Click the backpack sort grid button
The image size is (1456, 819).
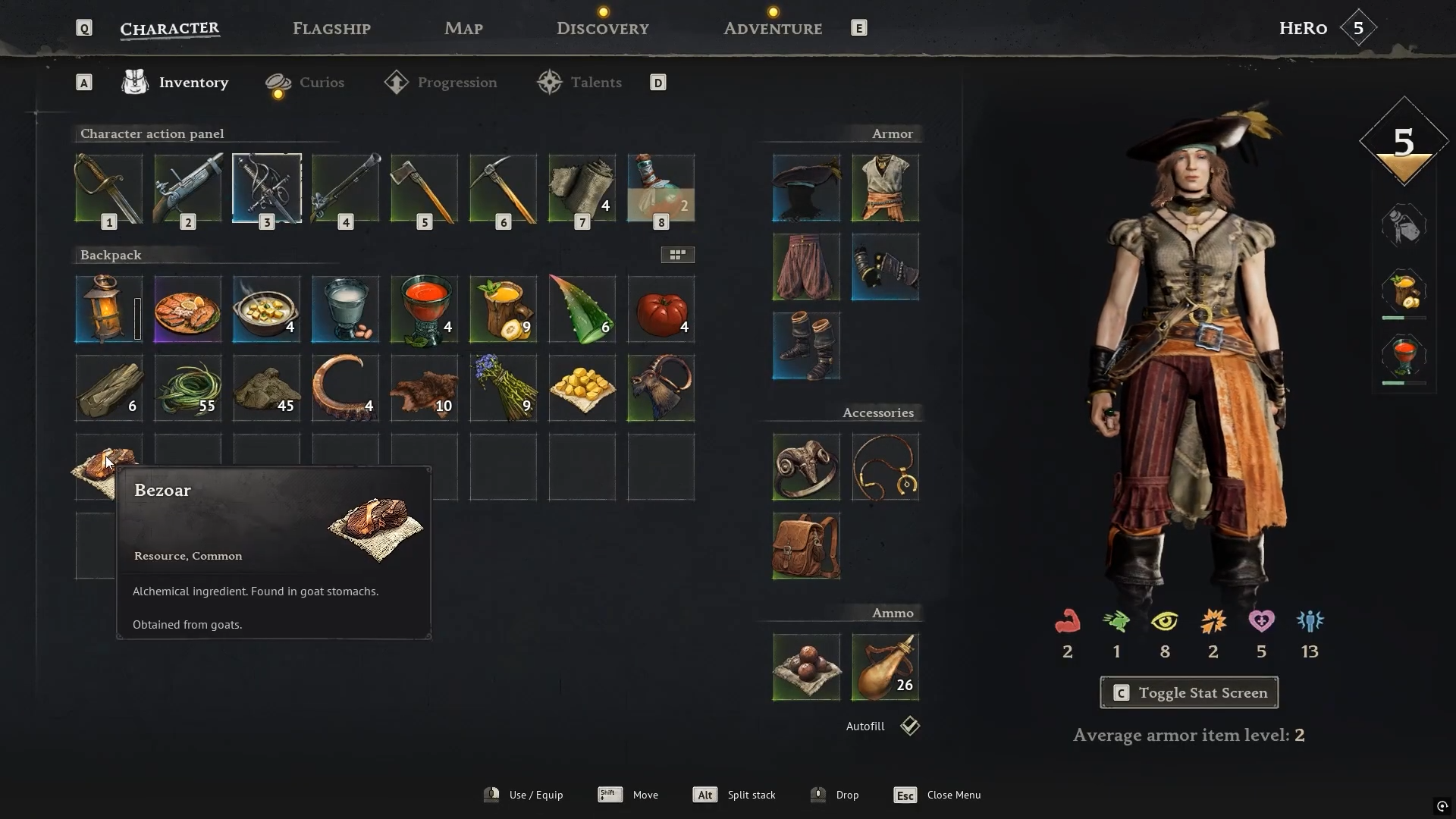tap(677, 255)
